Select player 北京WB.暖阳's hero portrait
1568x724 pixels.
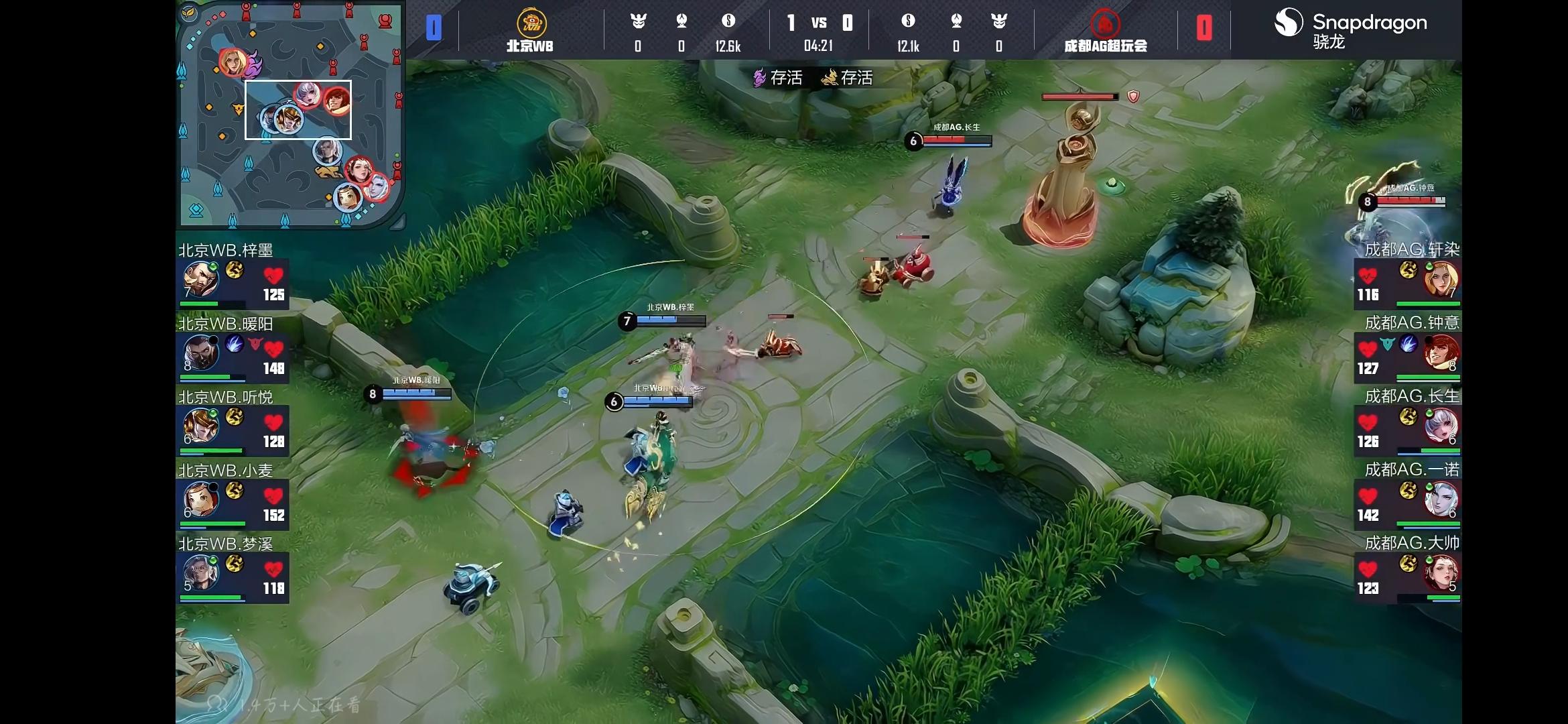point(201,353)
